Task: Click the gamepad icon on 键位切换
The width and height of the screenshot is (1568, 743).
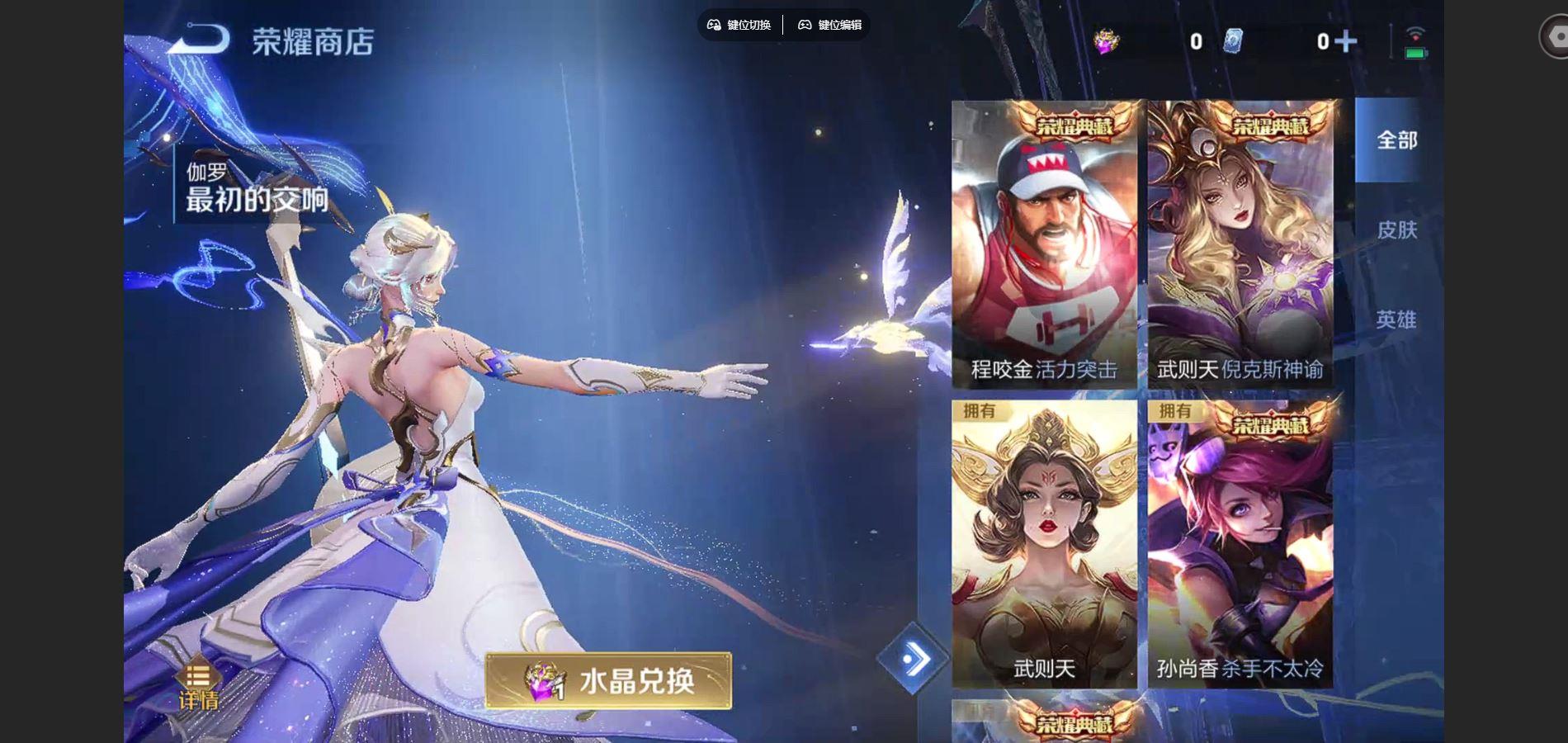Action: click(x=715, y=25)
